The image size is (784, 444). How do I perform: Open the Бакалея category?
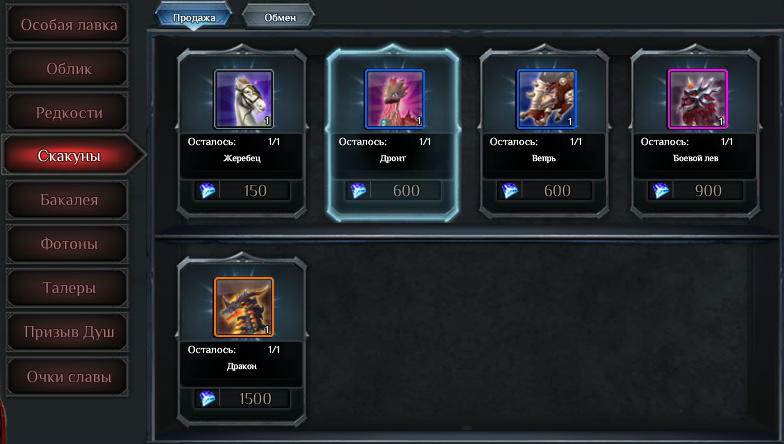click(x=68, y=200)
